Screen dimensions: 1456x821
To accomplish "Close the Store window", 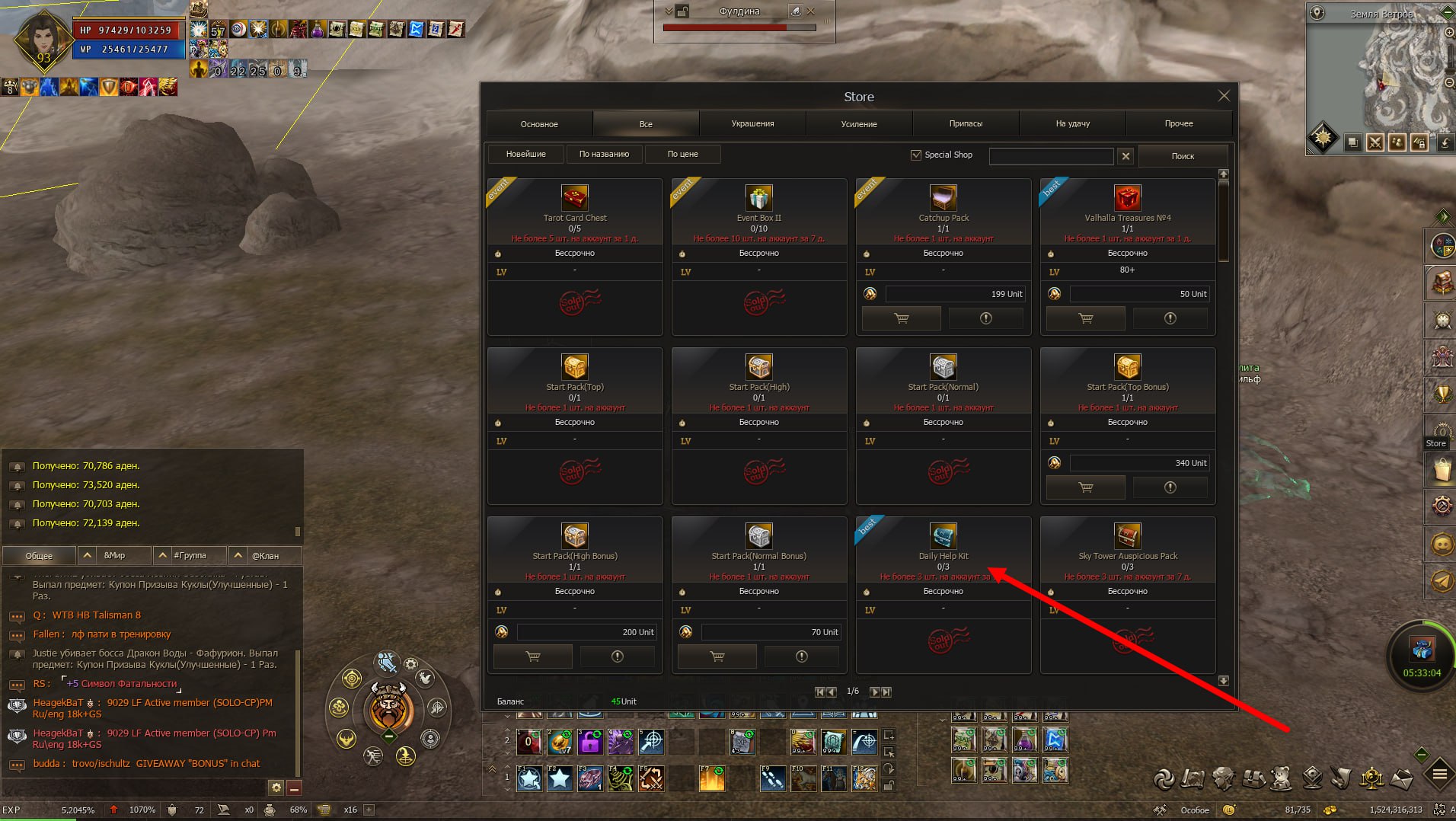I will click(1223, 96).
